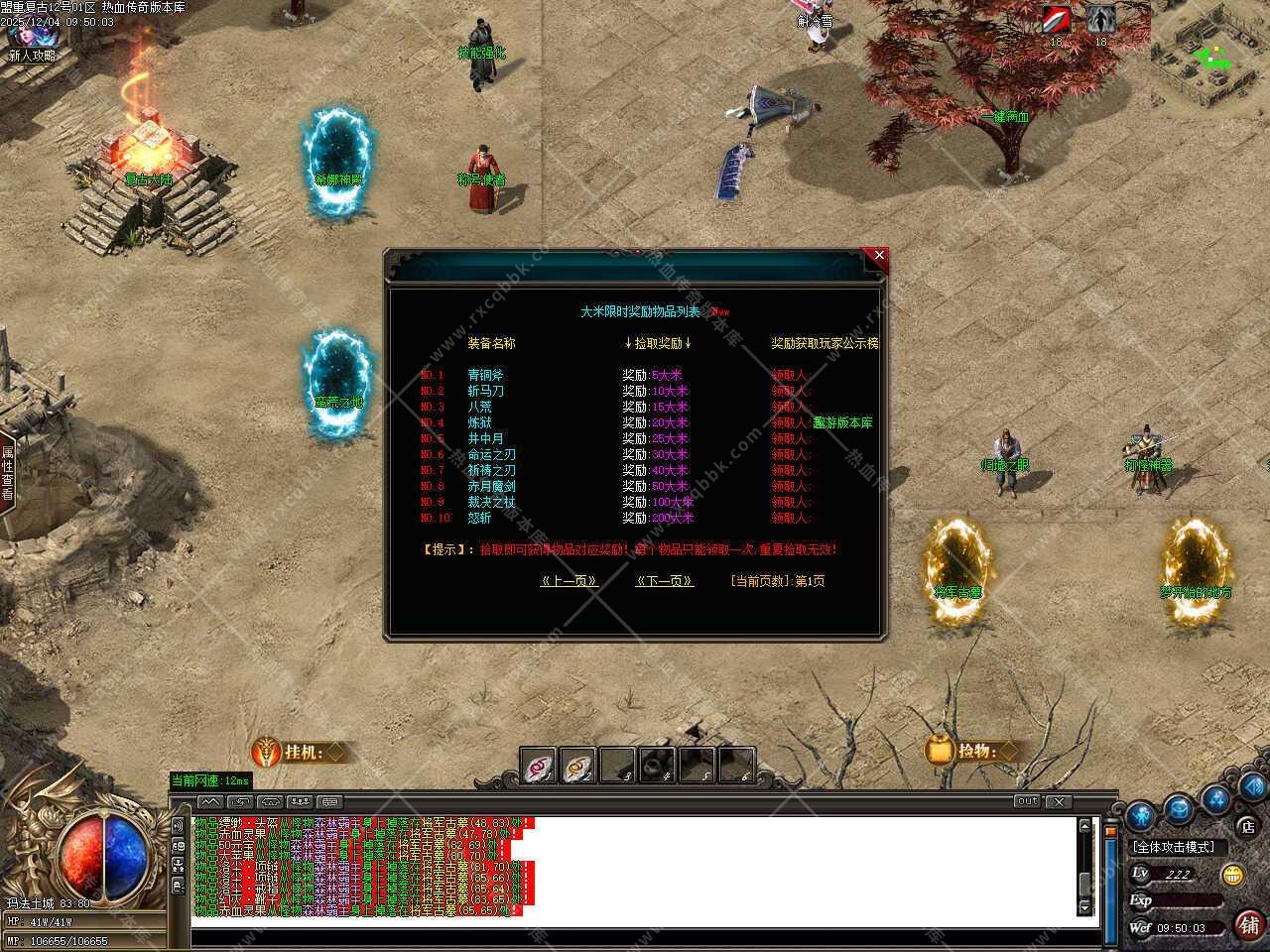Open the 店 shop button
This screenshot has width=1270, height=952.
click(1247, 825)
